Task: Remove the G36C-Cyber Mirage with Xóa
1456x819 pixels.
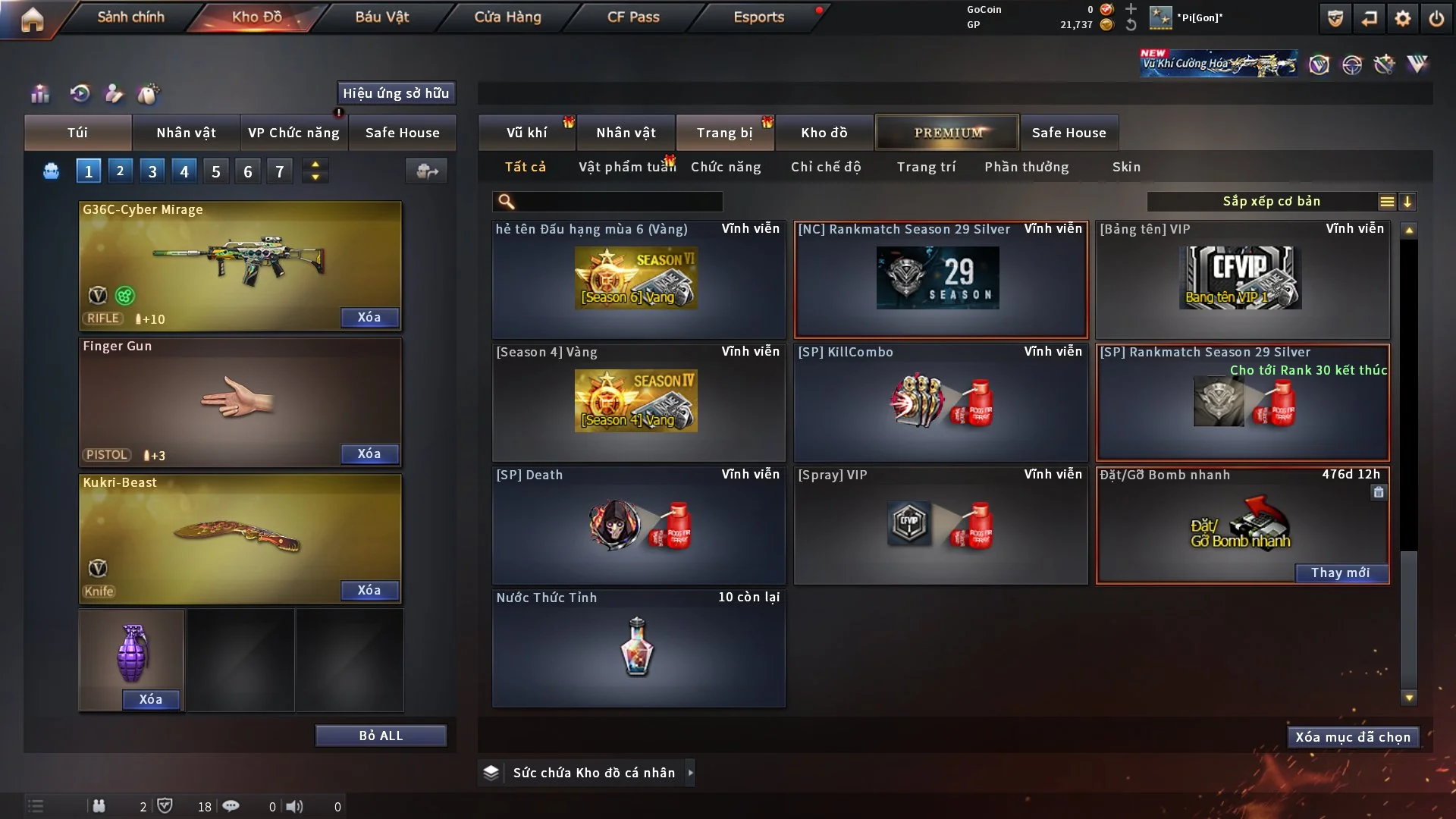Action: tap(369, 317)
